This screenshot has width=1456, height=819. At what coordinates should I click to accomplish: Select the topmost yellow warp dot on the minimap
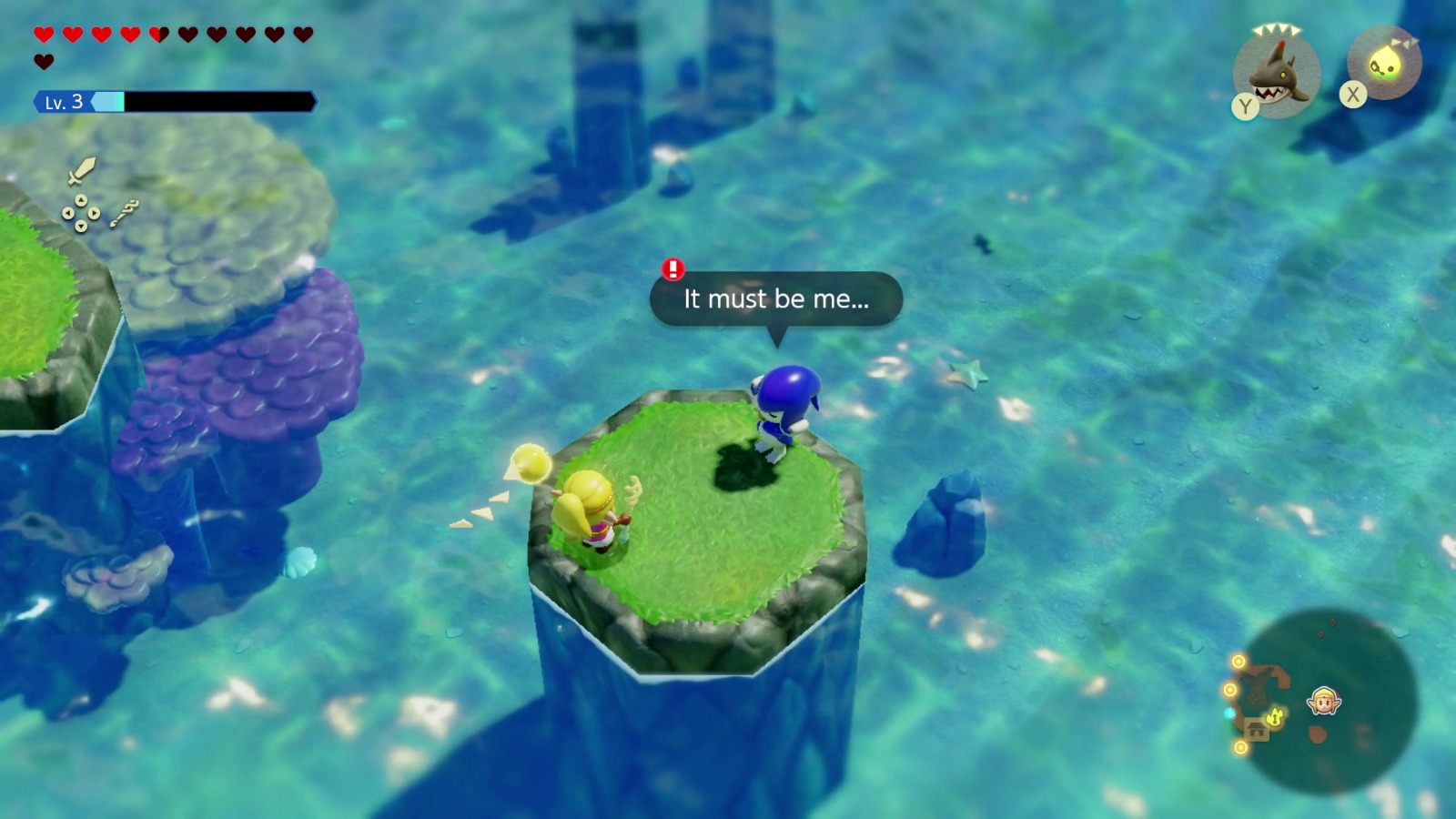1239,660
